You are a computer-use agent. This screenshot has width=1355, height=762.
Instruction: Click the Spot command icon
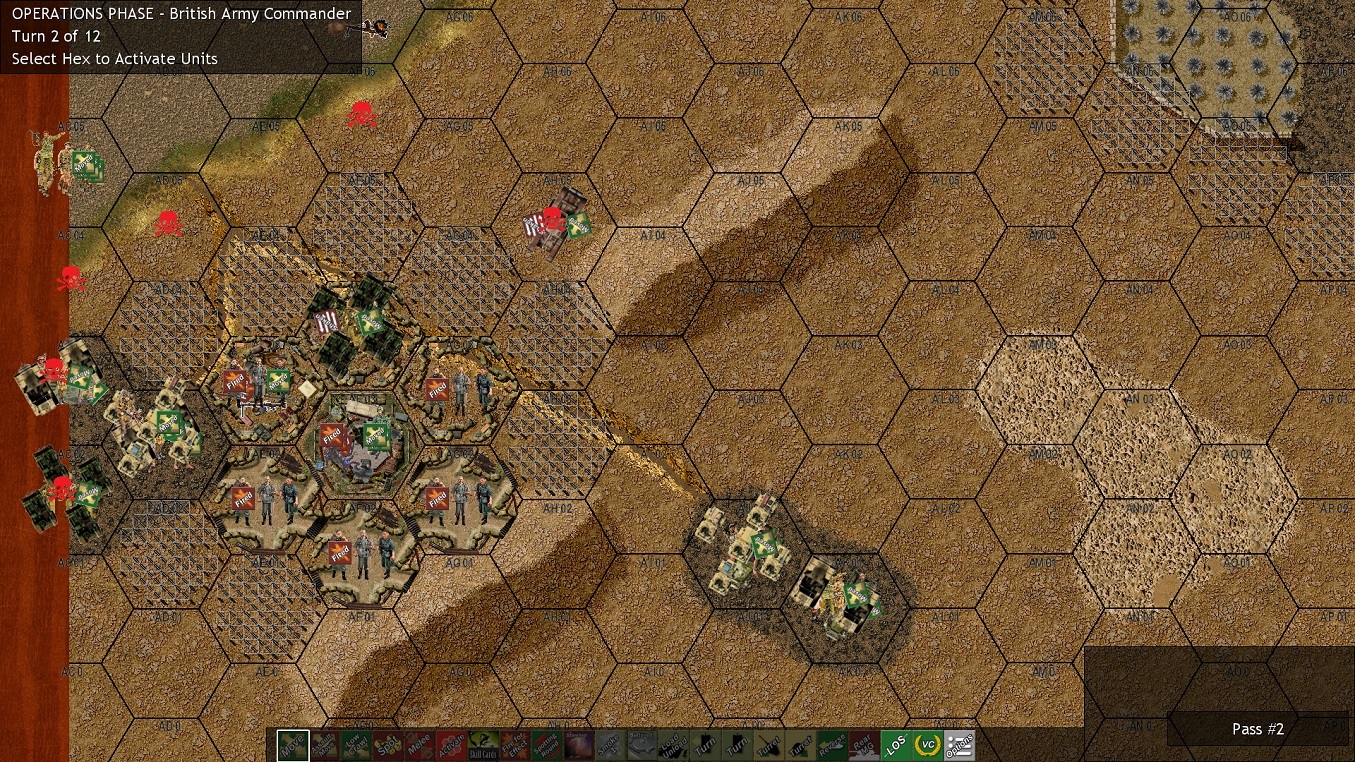tap(387, 745)
